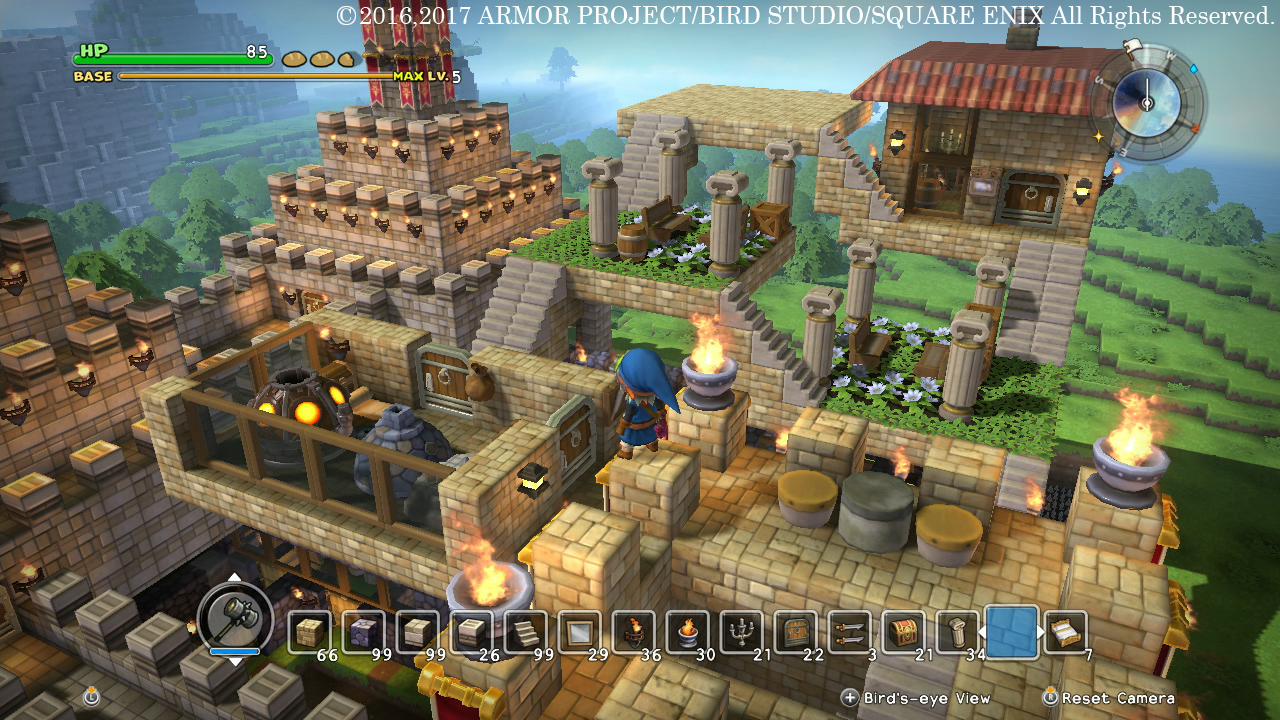Choose the purple cobblestone block slot
Viewport: 1280px width, 720px height.
(364, 632)
